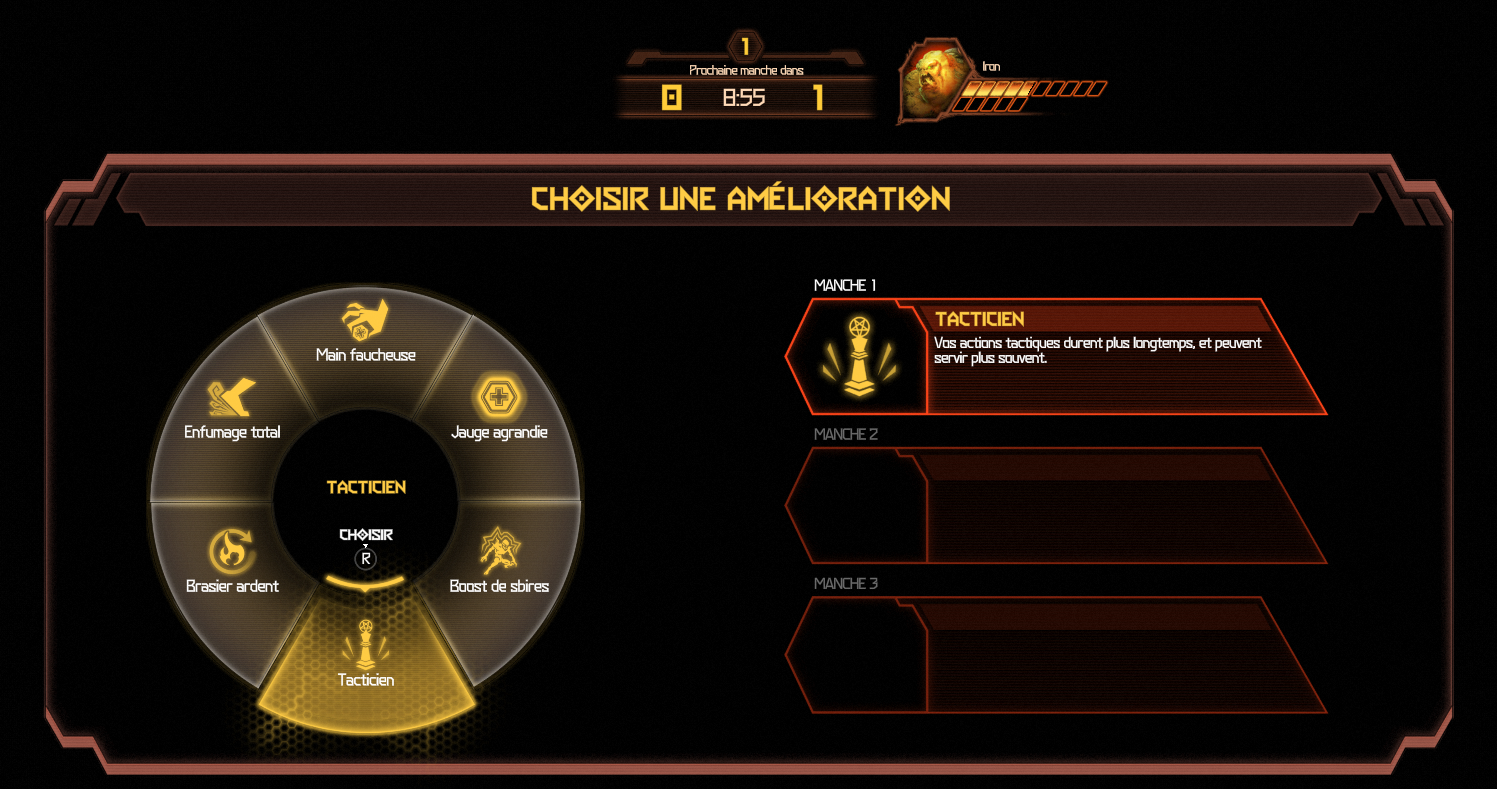Open the empty Manche 2 icon slot
1497x789 pixels.
tap(857, 505)
